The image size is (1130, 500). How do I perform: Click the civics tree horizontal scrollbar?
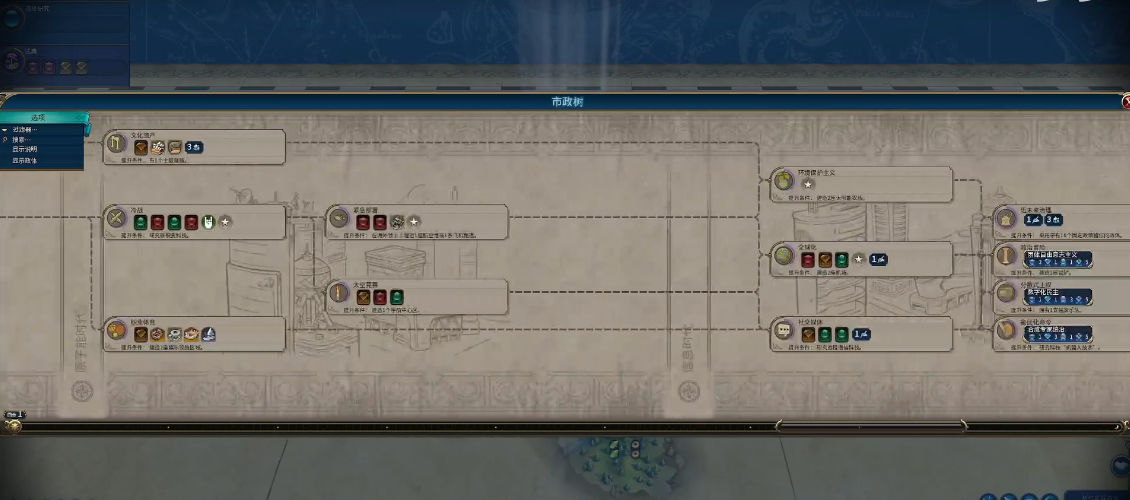tap(870, 426)
